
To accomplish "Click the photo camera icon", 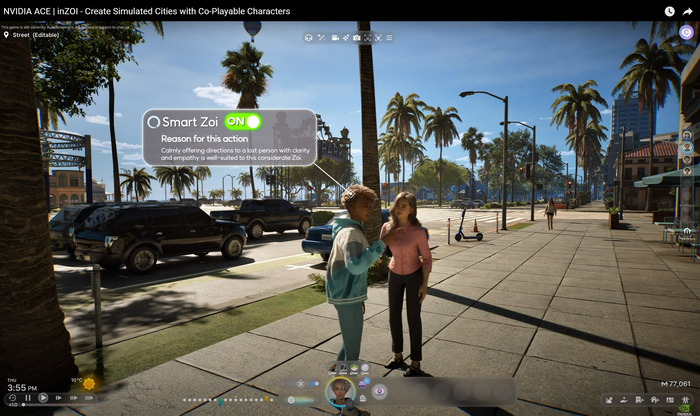I will (x=357, y=37).
